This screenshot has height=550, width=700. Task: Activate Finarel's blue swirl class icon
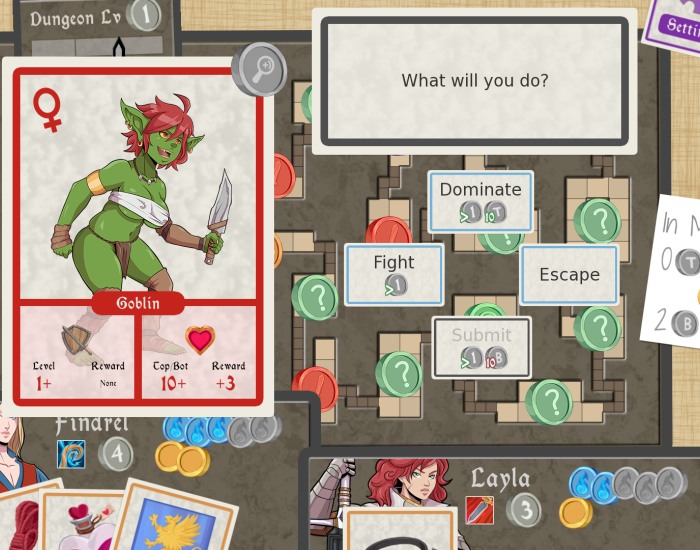click(x=71, y=455)
